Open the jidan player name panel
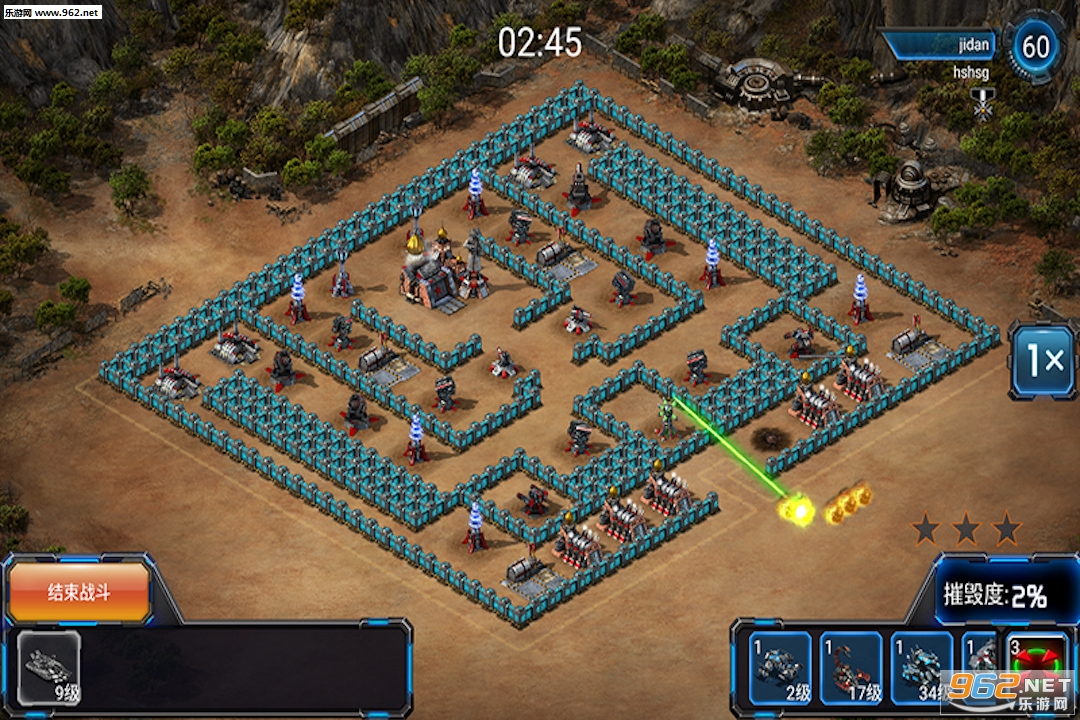 tap(942, 45)
